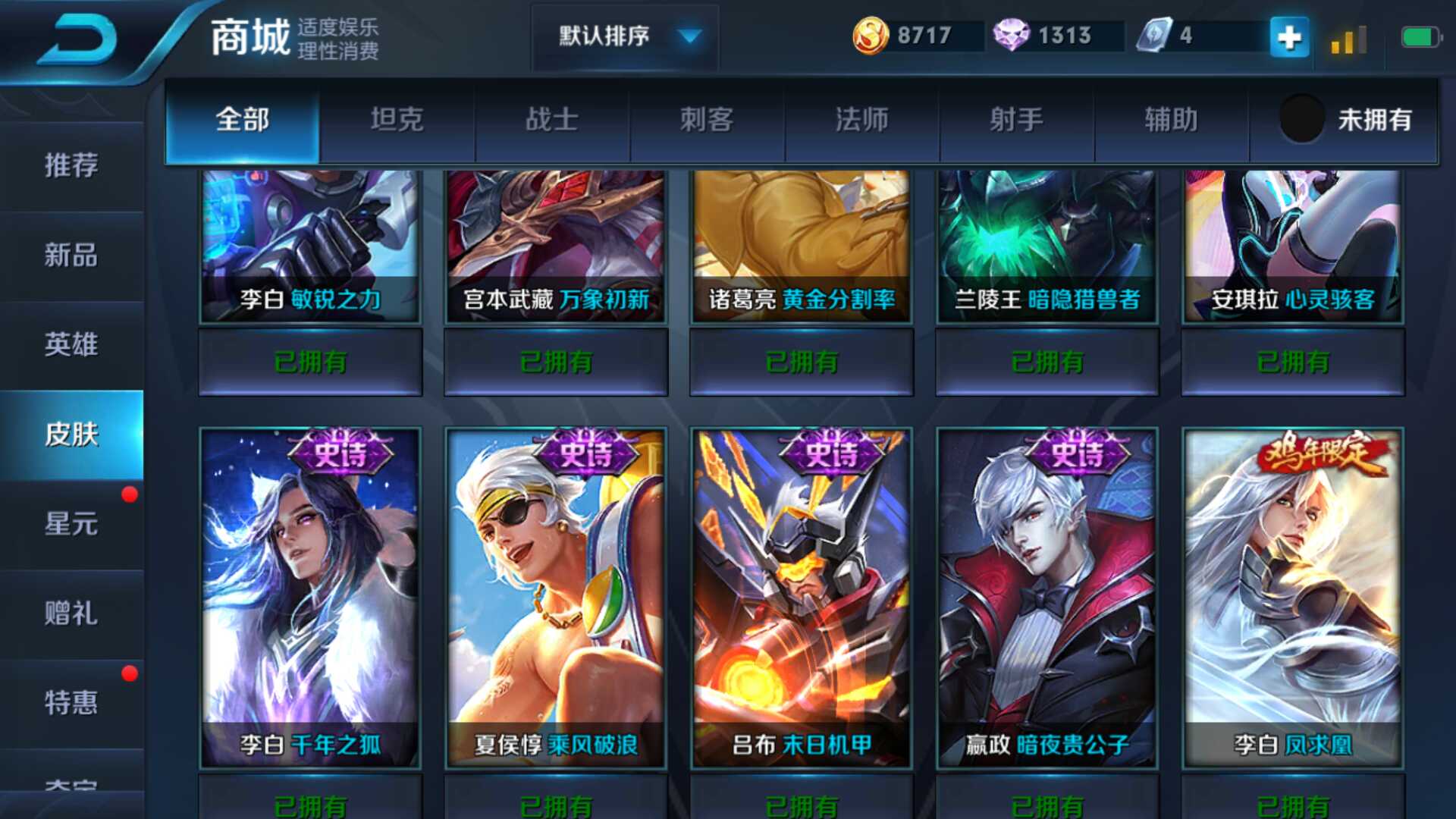Go to the 新品 section
Screen dimensions: 1456x819
tap(71, 256)
